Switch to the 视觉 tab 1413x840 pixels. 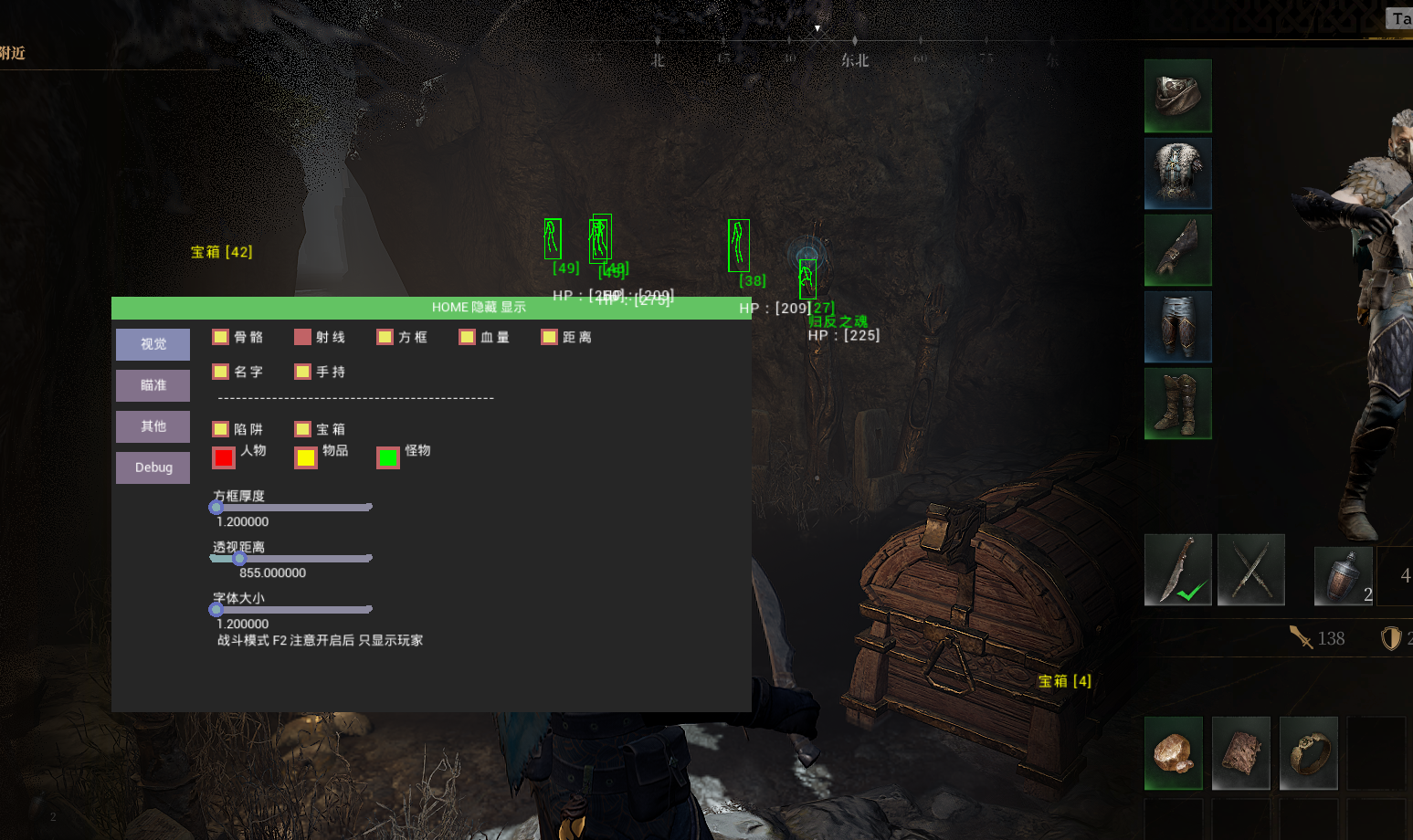[x=153, y=344]
